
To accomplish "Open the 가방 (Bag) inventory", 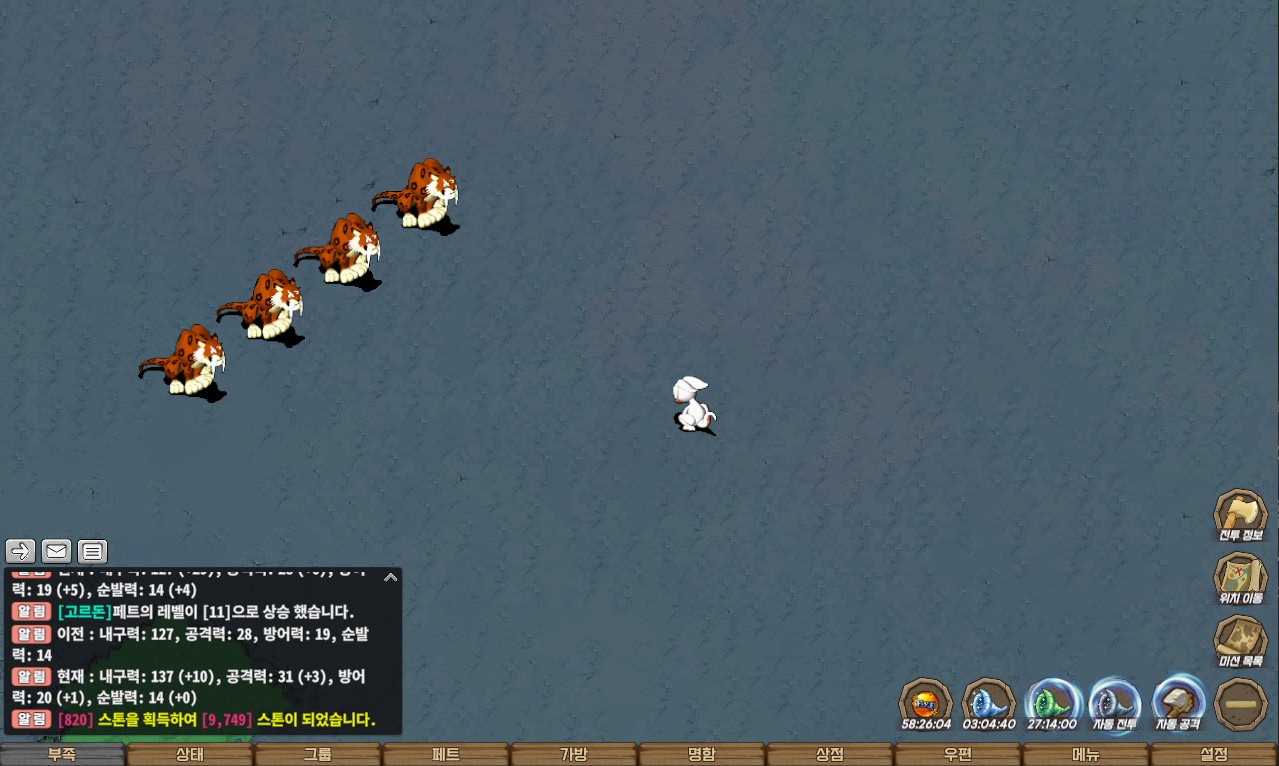I will 574,755.
